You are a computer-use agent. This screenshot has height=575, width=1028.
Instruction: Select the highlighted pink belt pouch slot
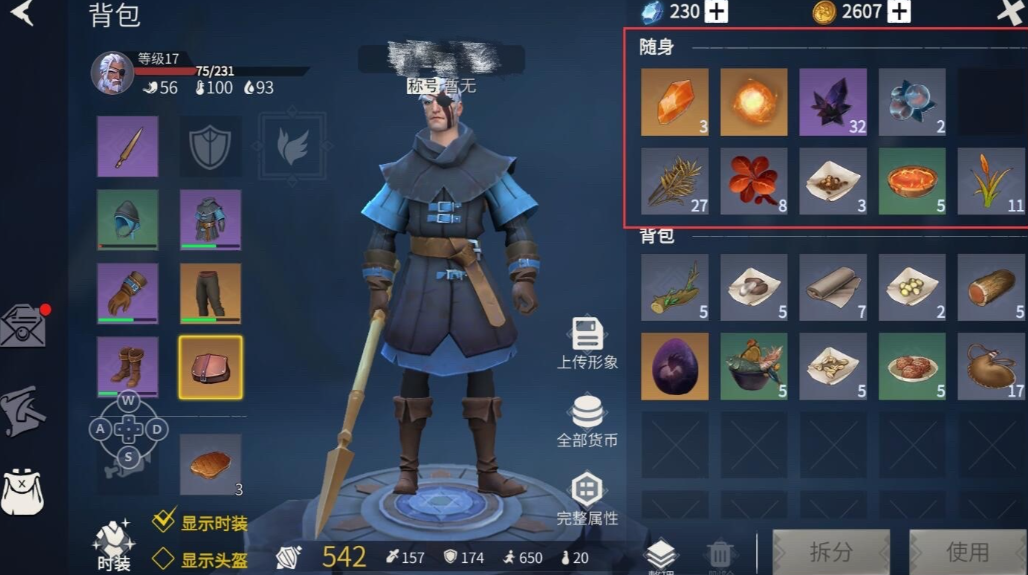pyautogui.click(x=210, y=367)
